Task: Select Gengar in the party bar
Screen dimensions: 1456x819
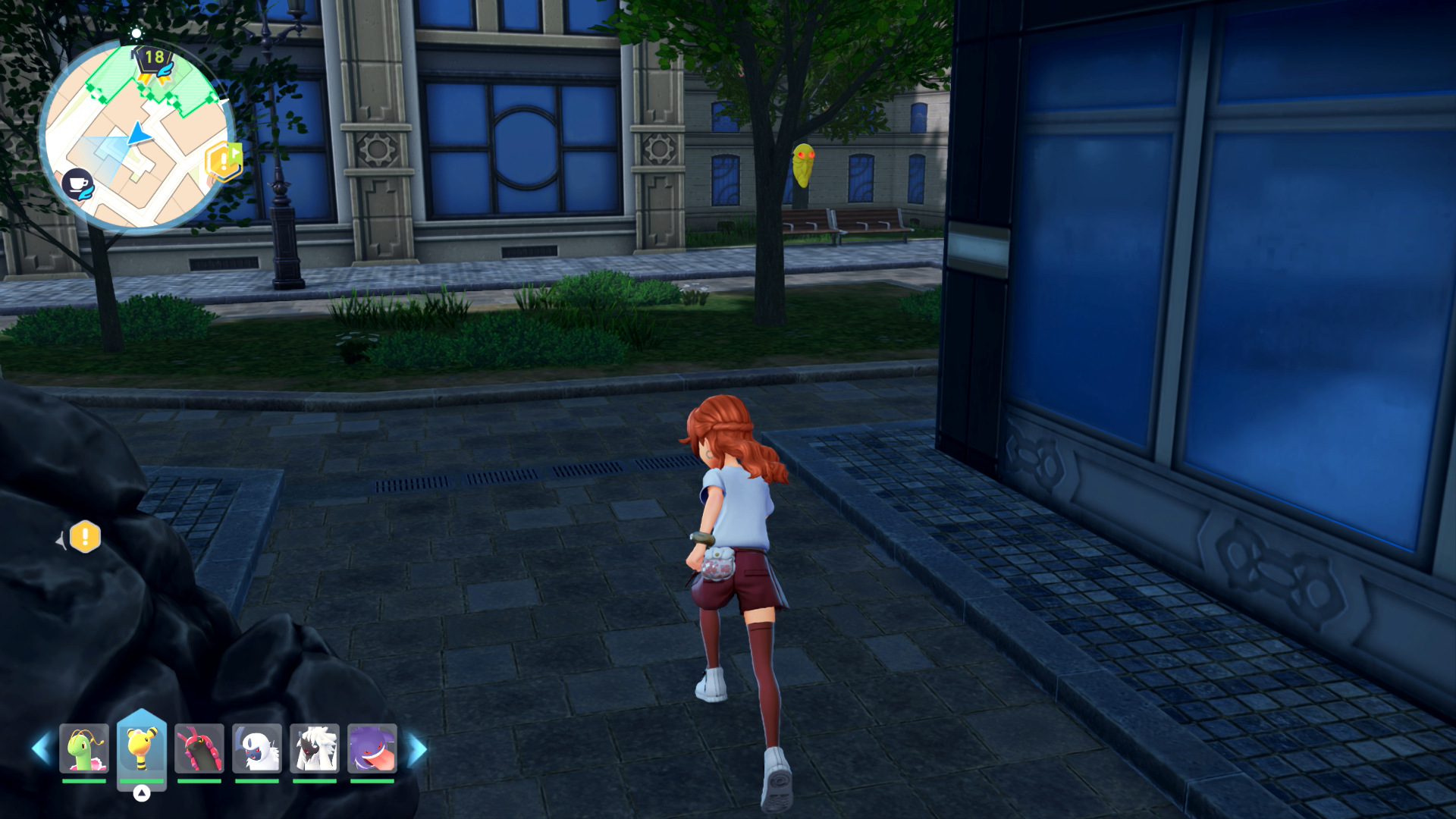Action: point(372,749)
